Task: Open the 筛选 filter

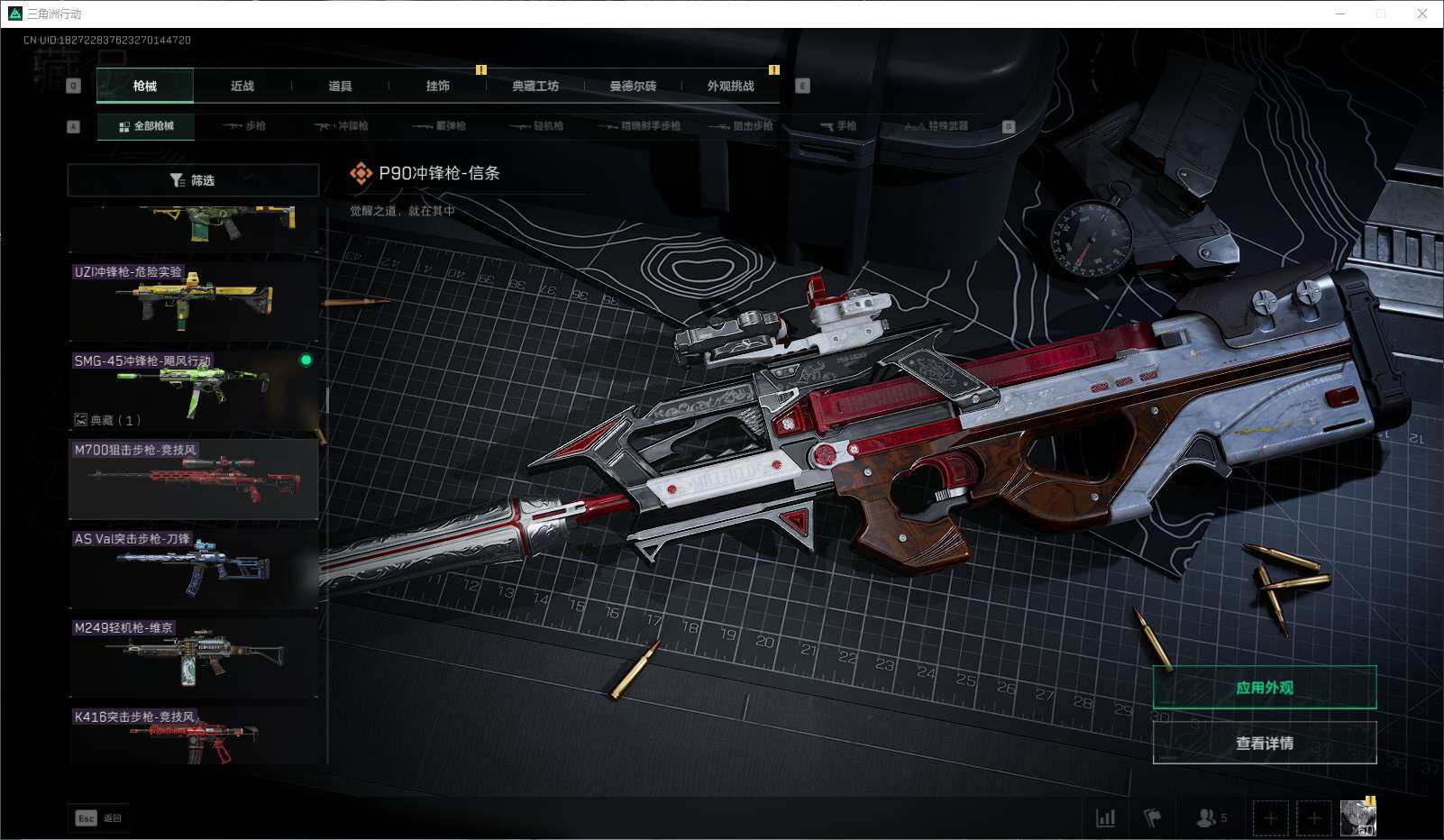Action: (x=193, y=180)
